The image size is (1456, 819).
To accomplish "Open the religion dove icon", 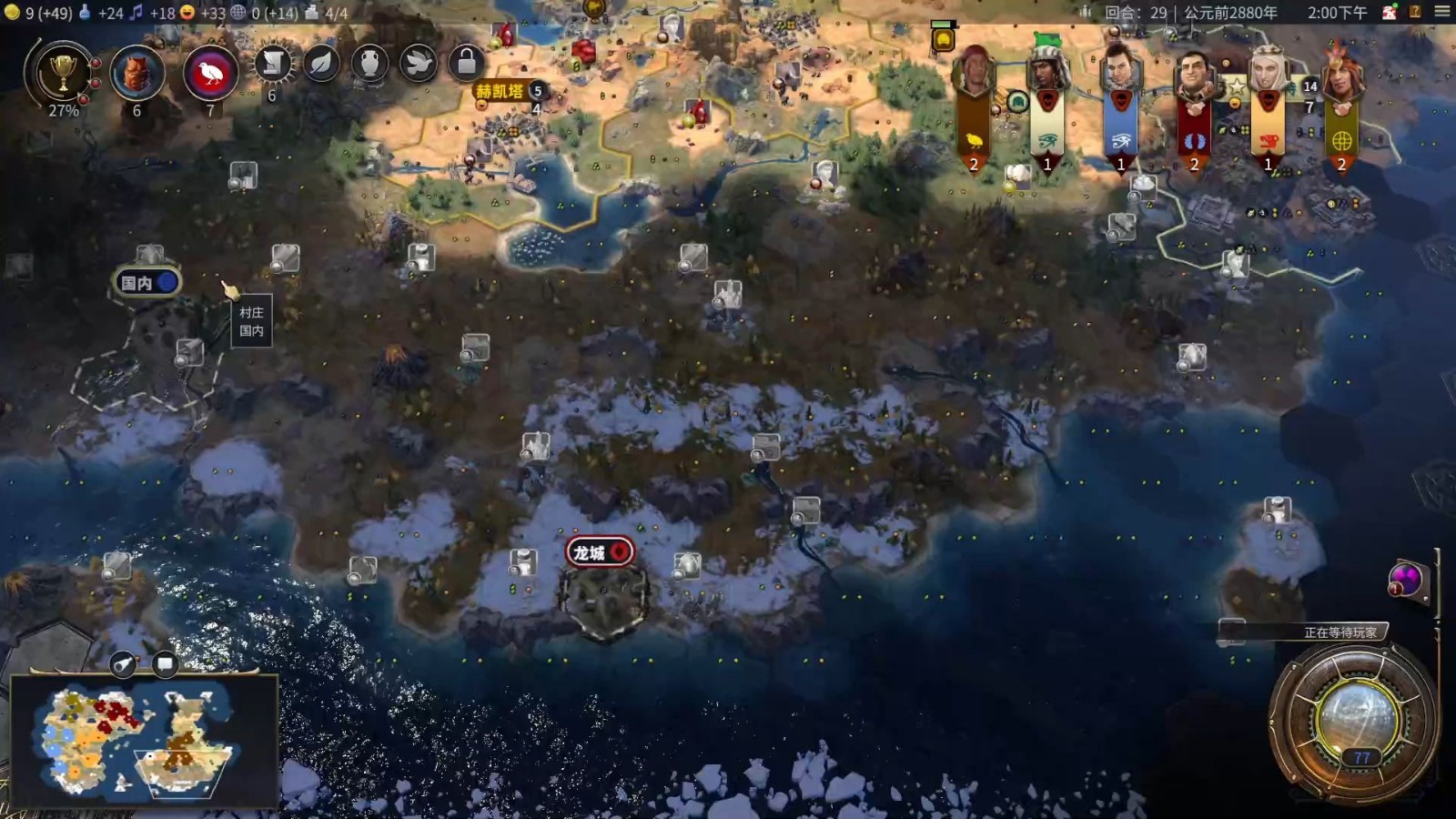I will click(418, 64).
